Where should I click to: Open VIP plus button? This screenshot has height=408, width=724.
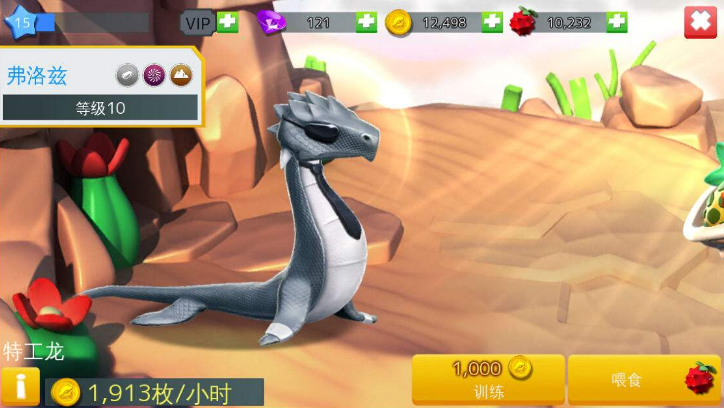228,22
